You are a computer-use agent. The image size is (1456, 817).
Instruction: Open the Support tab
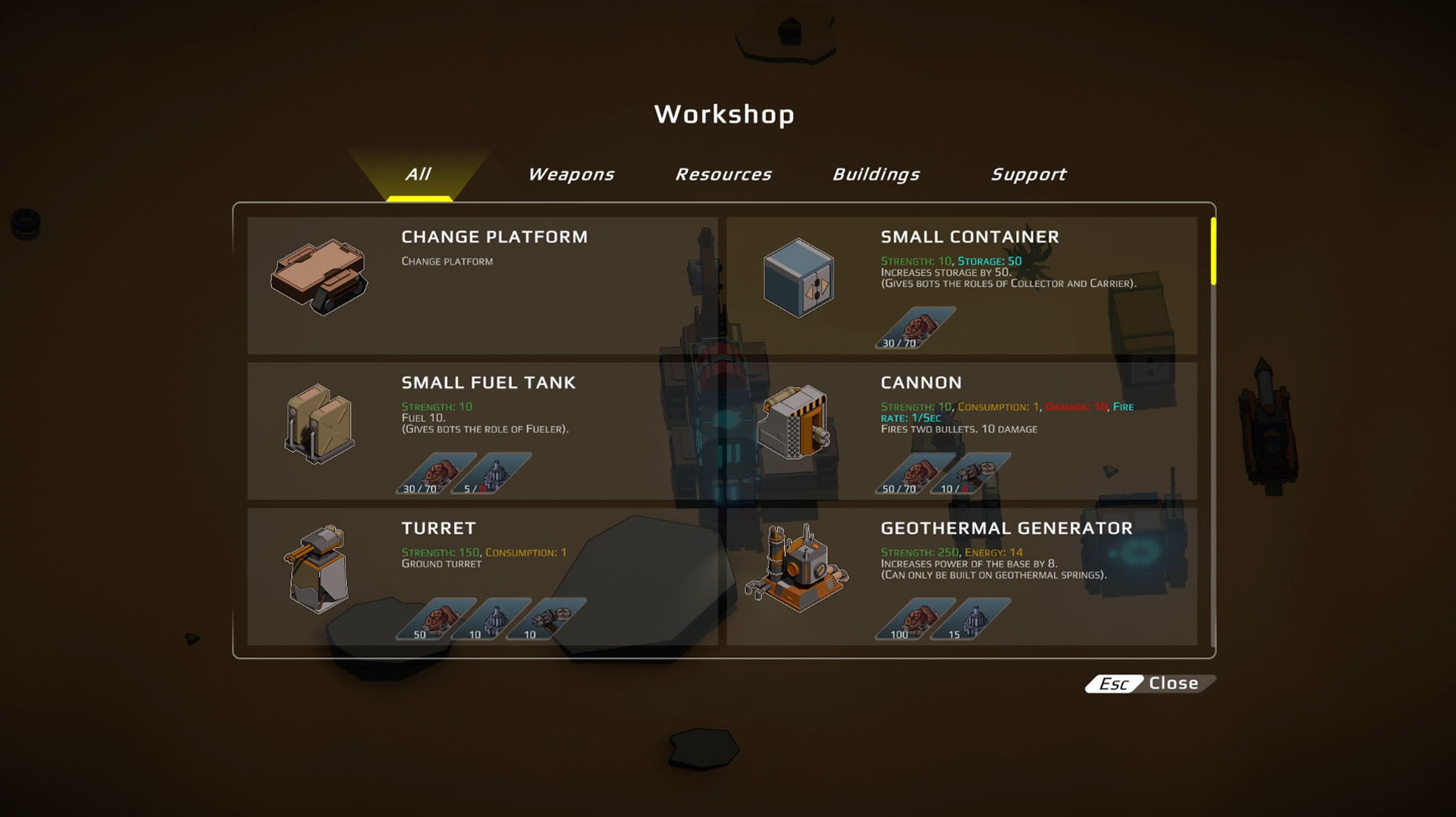1028,174
